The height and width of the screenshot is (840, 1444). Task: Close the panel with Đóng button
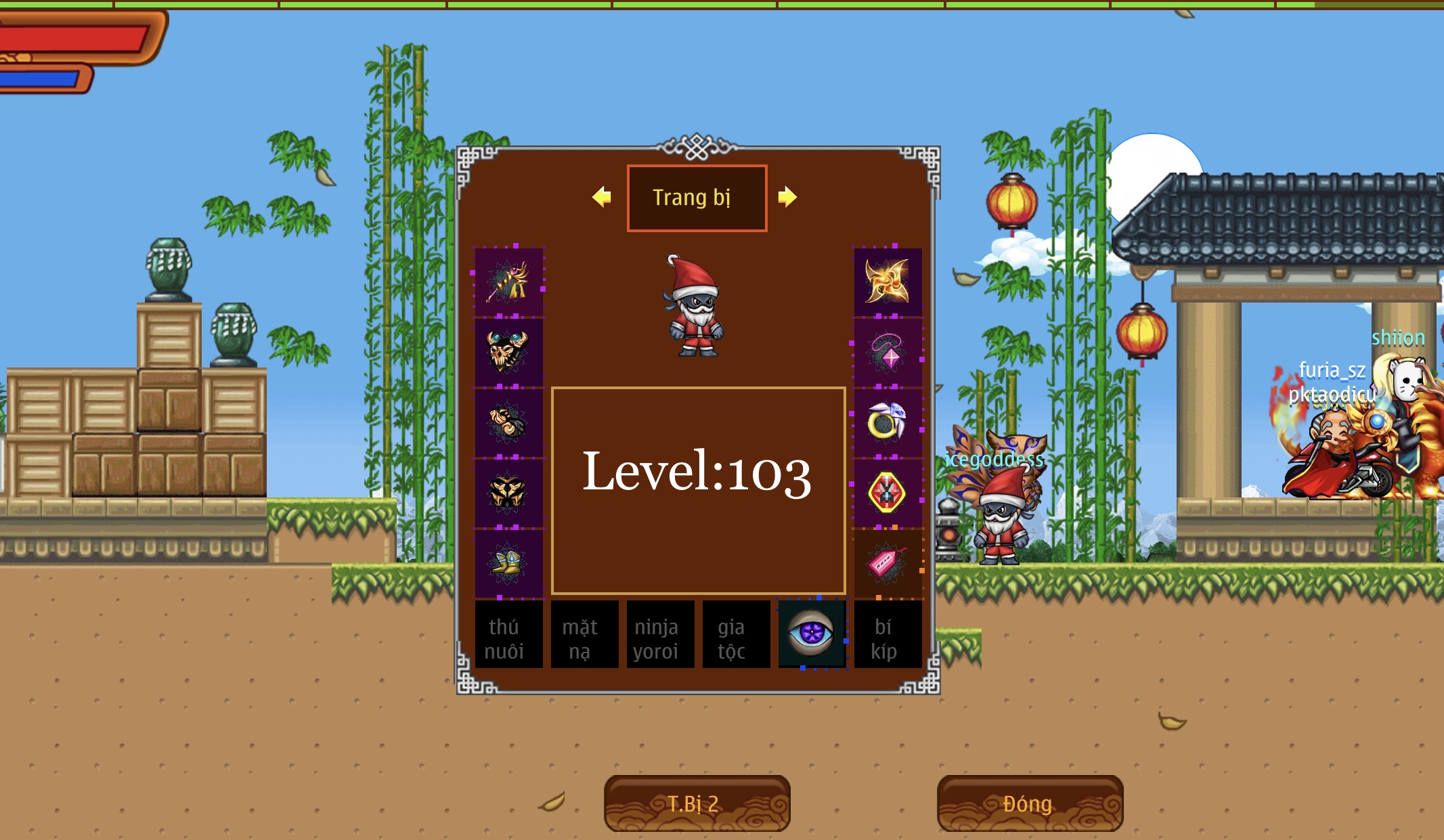click(x=1030, y=803)
